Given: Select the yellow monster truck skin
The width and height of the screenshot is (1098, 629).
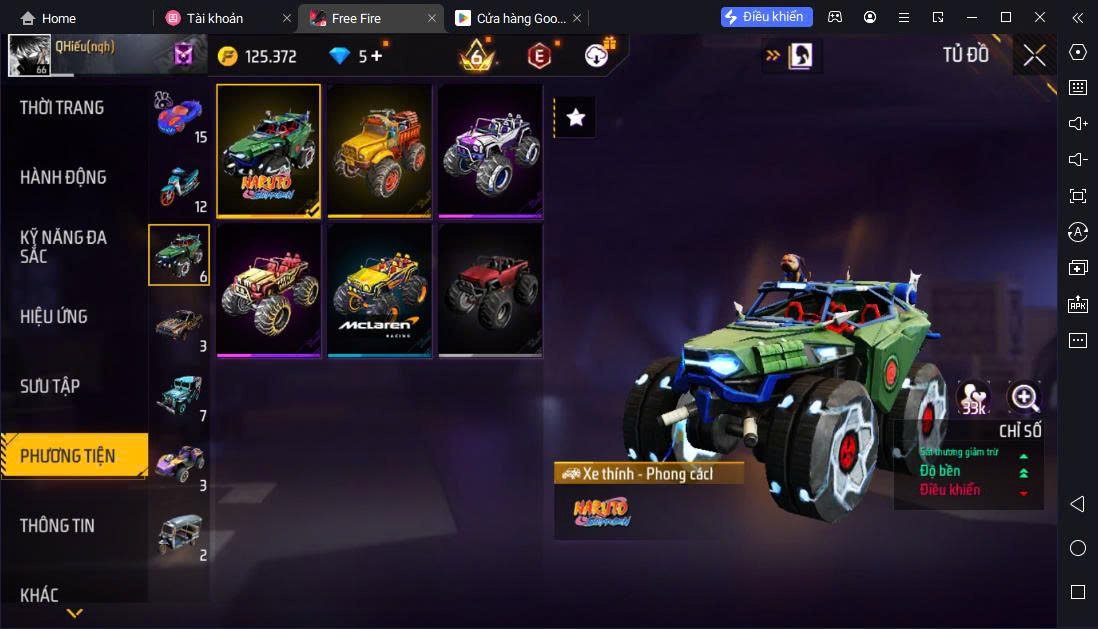Looking at the screenshot, I should (380, 150).
